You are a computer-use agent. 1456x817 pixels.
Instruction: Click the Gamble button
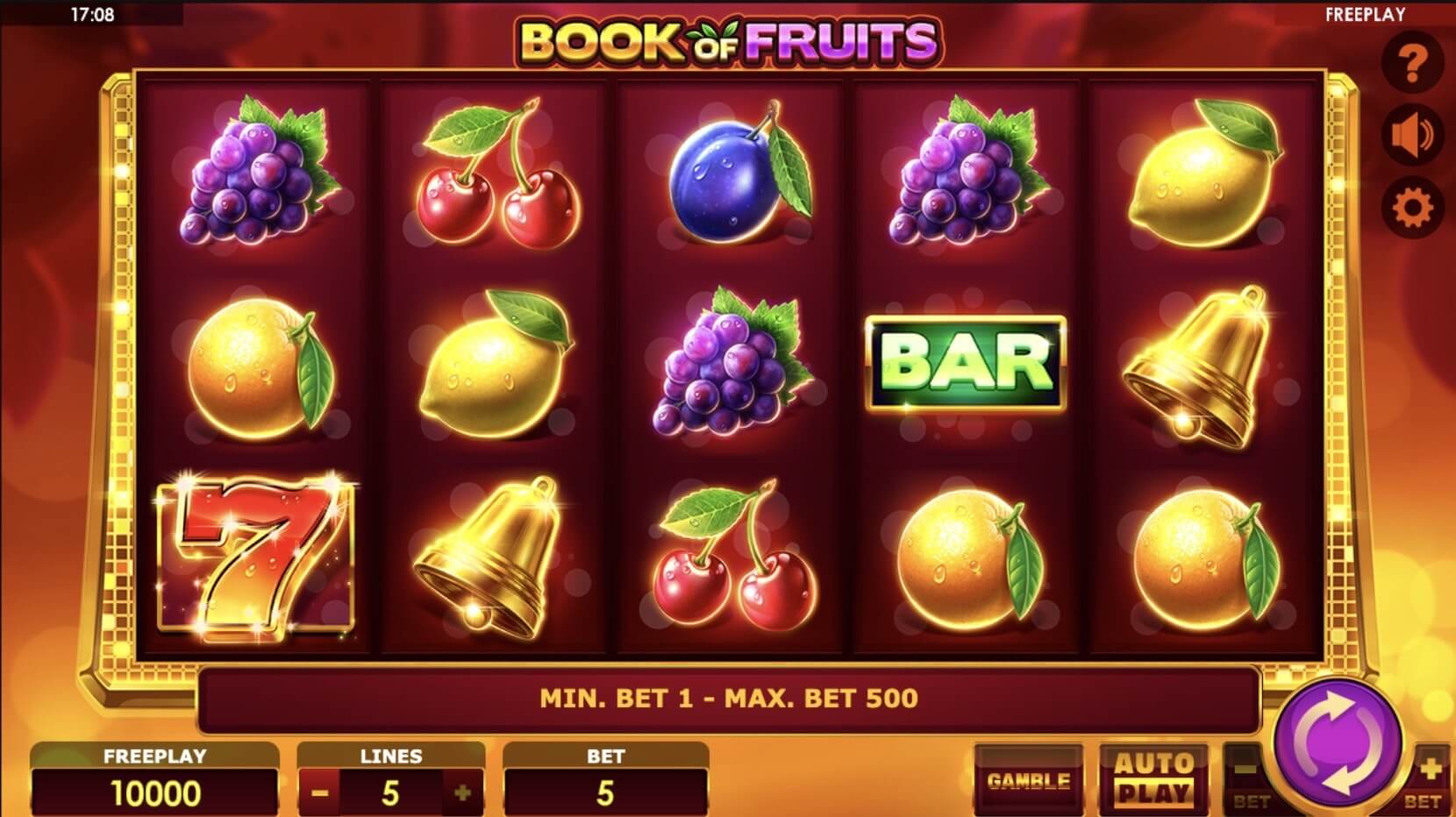pyautogui.click(x=1028, y=780)
